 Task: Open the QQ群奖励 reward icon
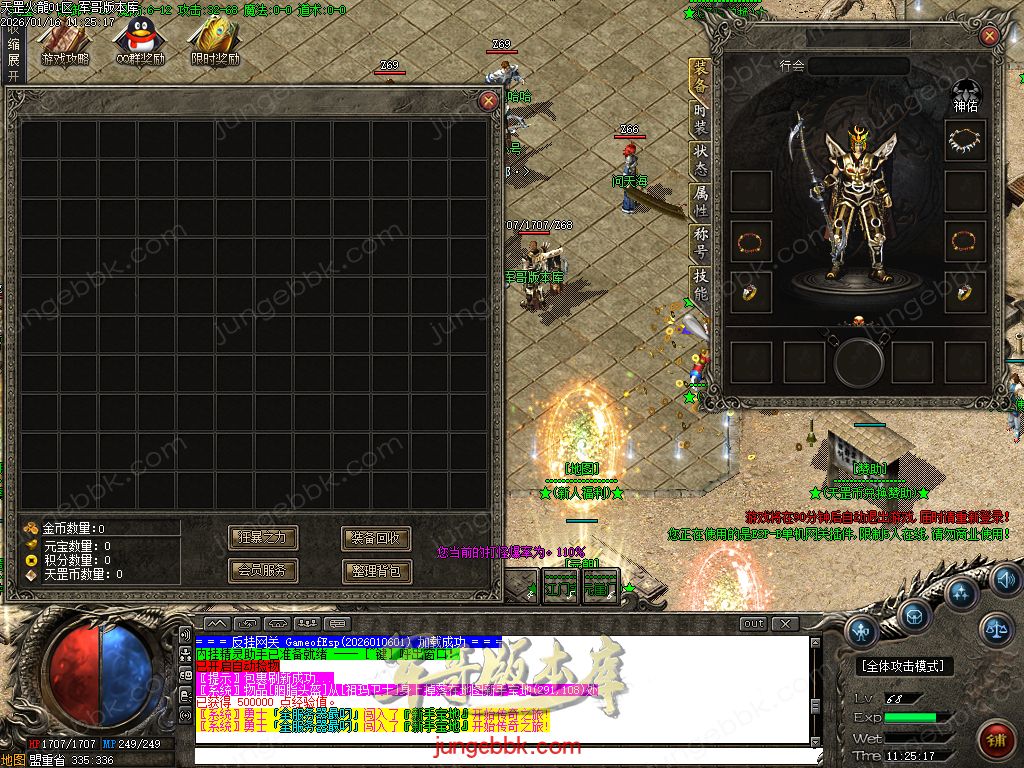[139, 42]
